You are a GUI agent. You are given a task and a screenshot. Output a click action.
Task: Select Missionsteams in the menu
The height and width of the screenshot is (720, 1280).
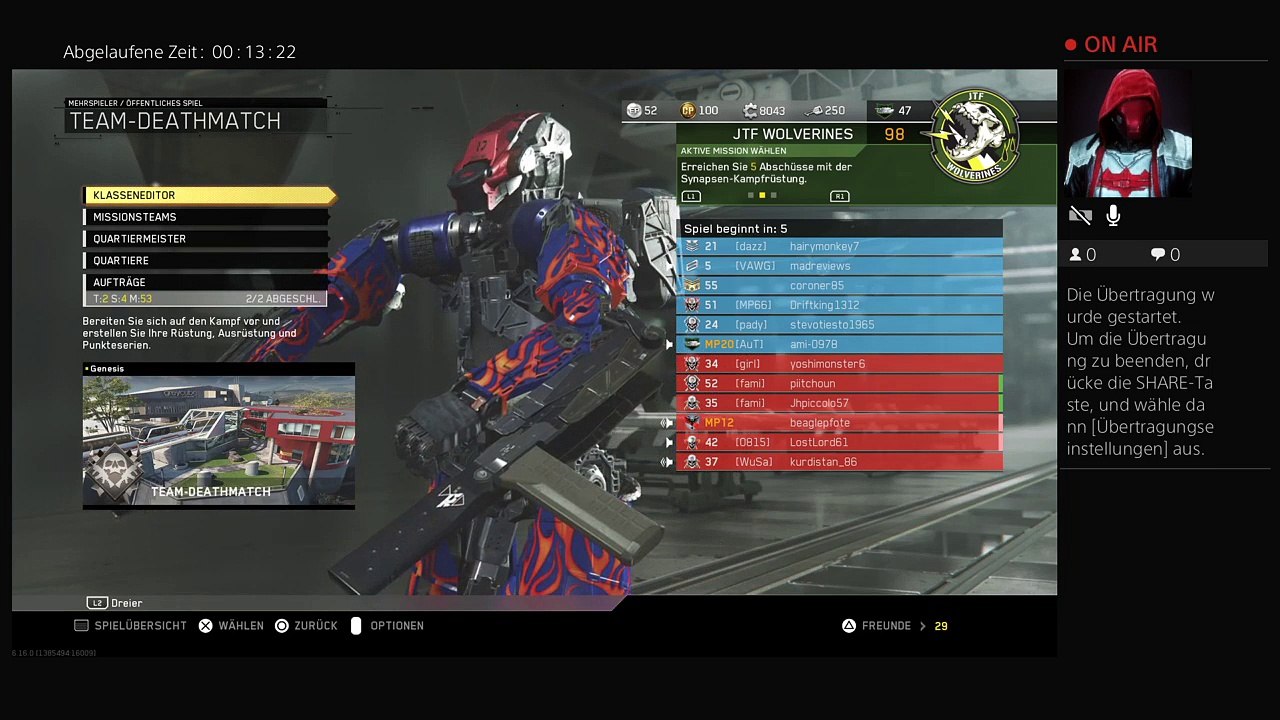tap(206, 217)
